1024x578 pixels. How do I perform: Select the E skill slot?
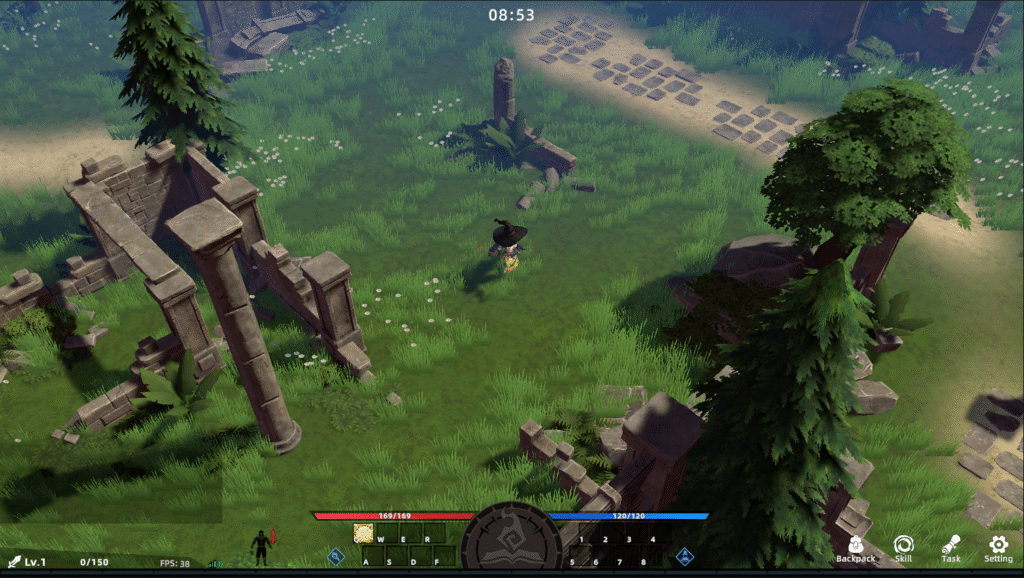click(410, 534)
